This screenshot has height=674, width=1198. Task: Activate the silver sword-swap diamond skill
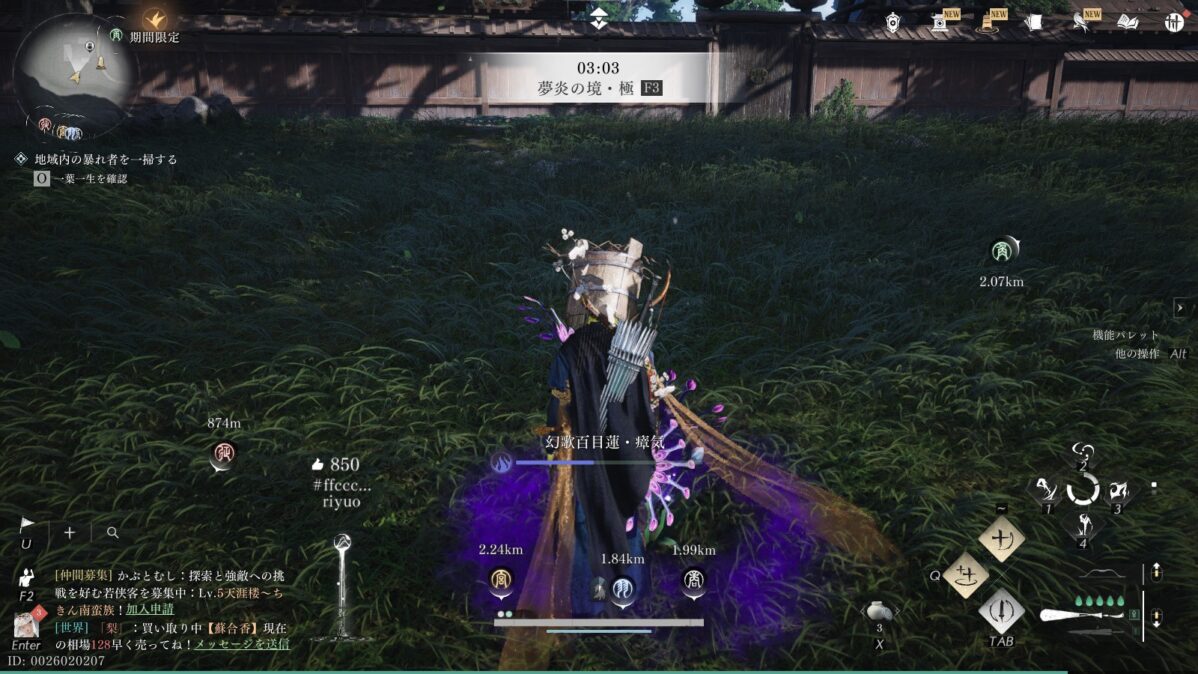pyautogui.click(x=1001, y=609)
